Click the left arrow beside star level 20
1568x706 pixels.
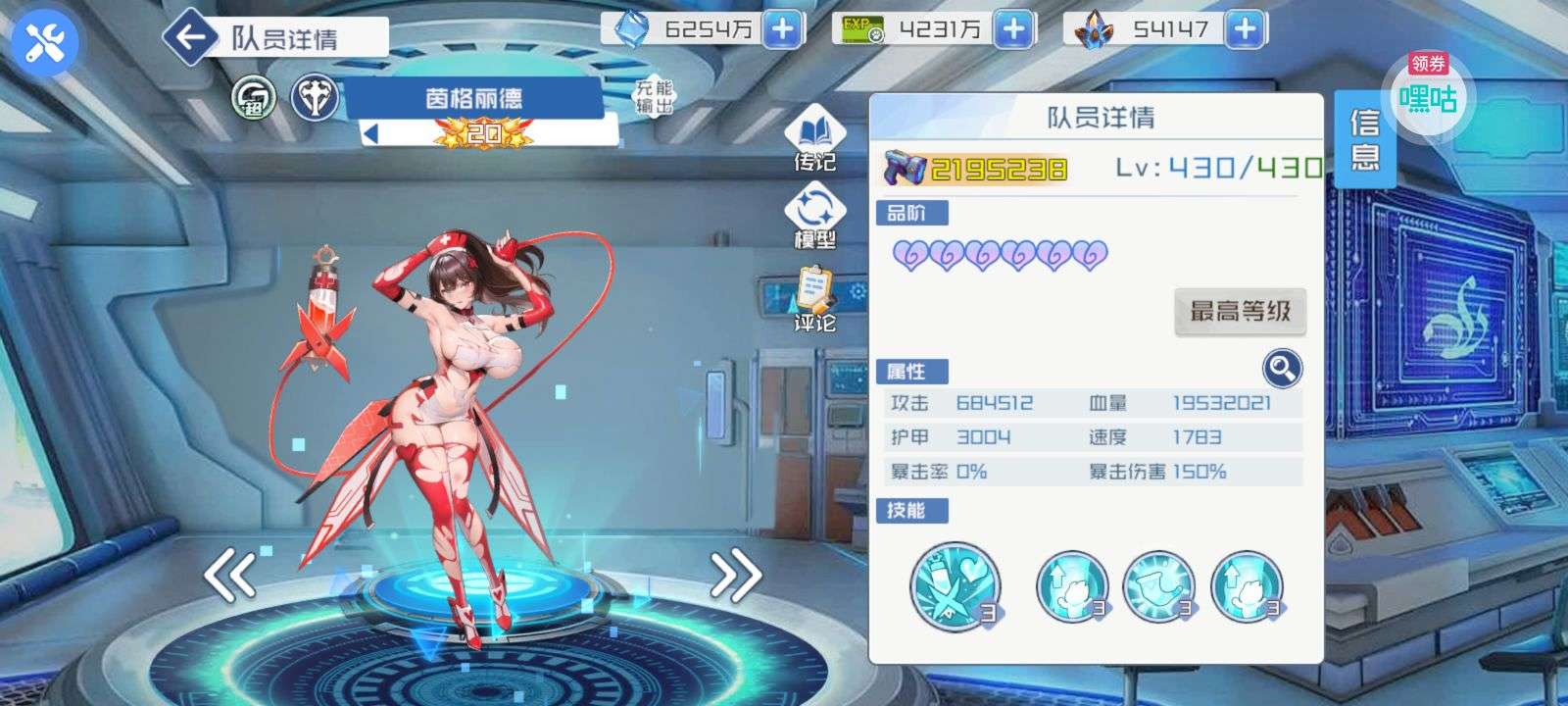tap(371, 133)
